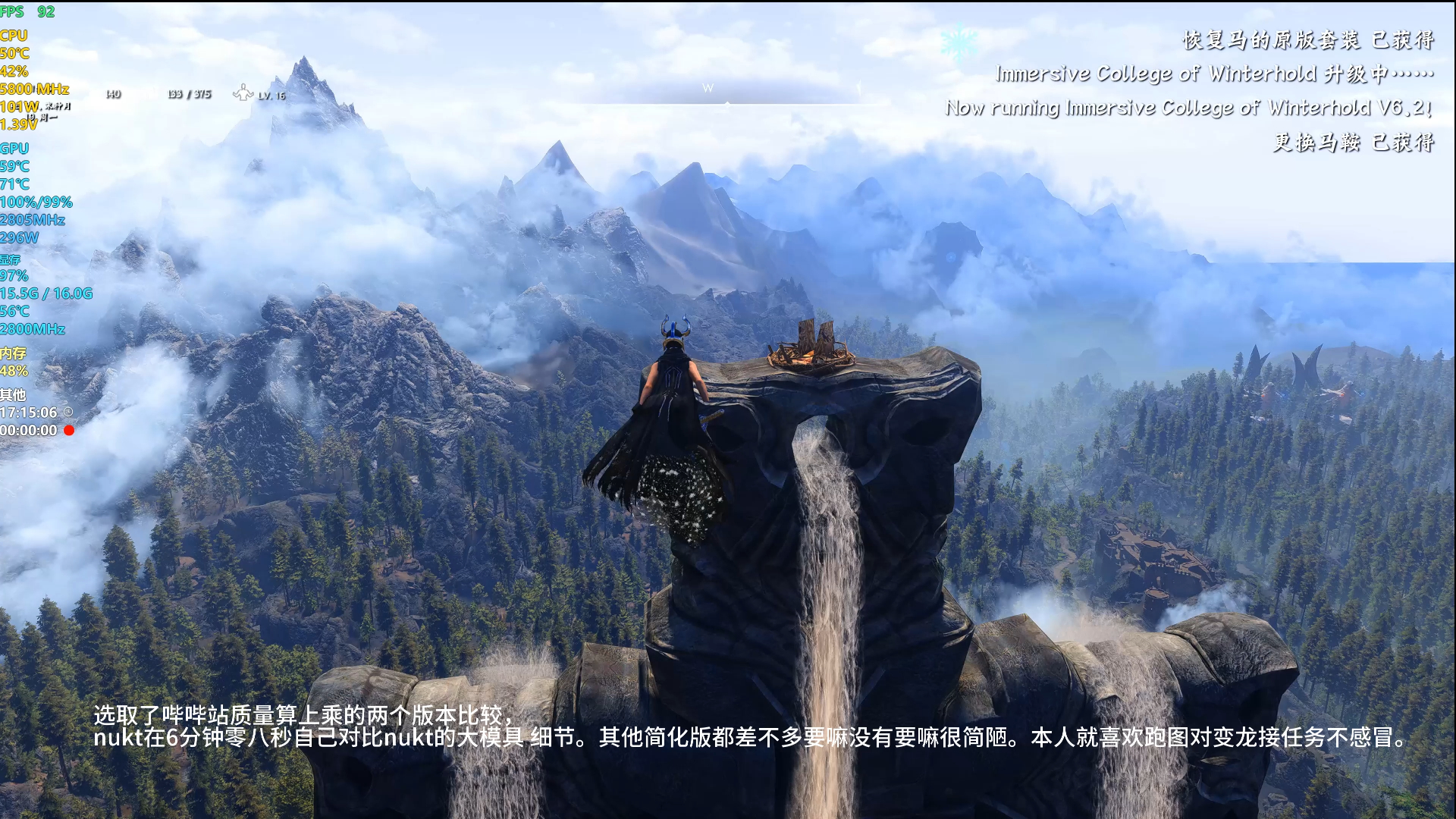Click the compass bar's W heading
1456x819 pixels.
click(708, 88)
